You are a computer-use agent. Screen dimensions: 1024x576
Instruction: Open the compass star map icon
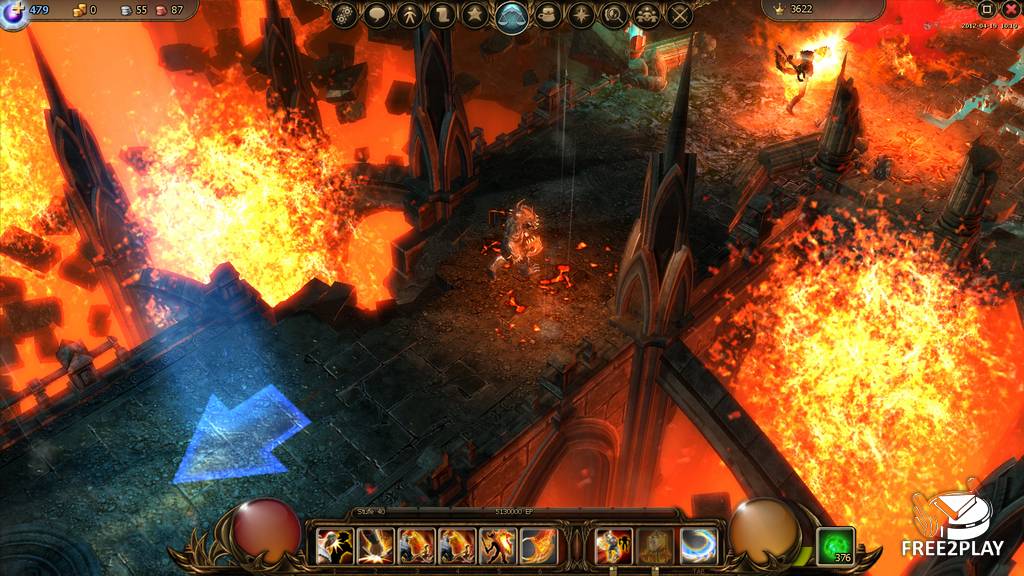point(580,15)
